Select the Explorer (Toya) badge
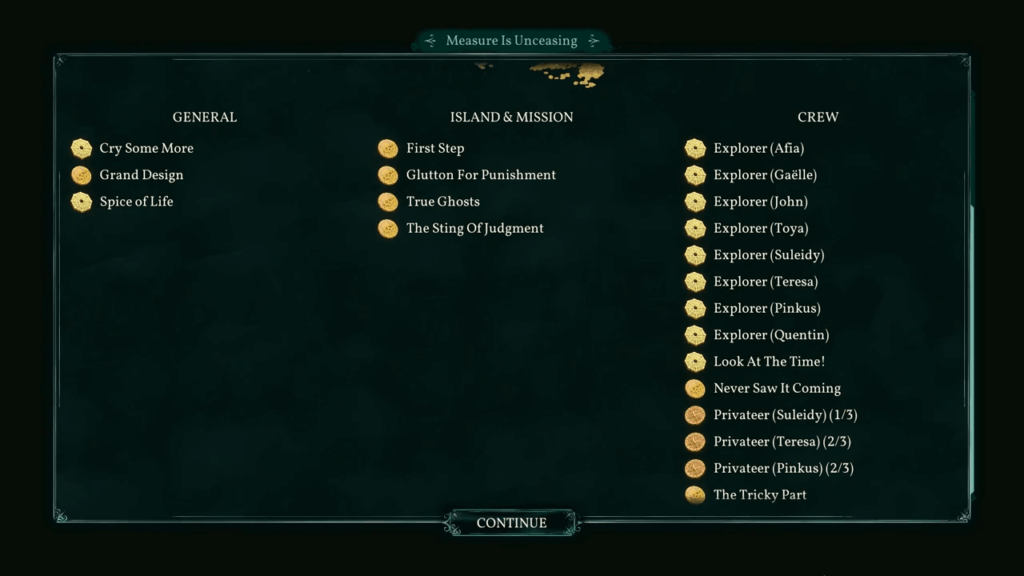 click(760, 229)
